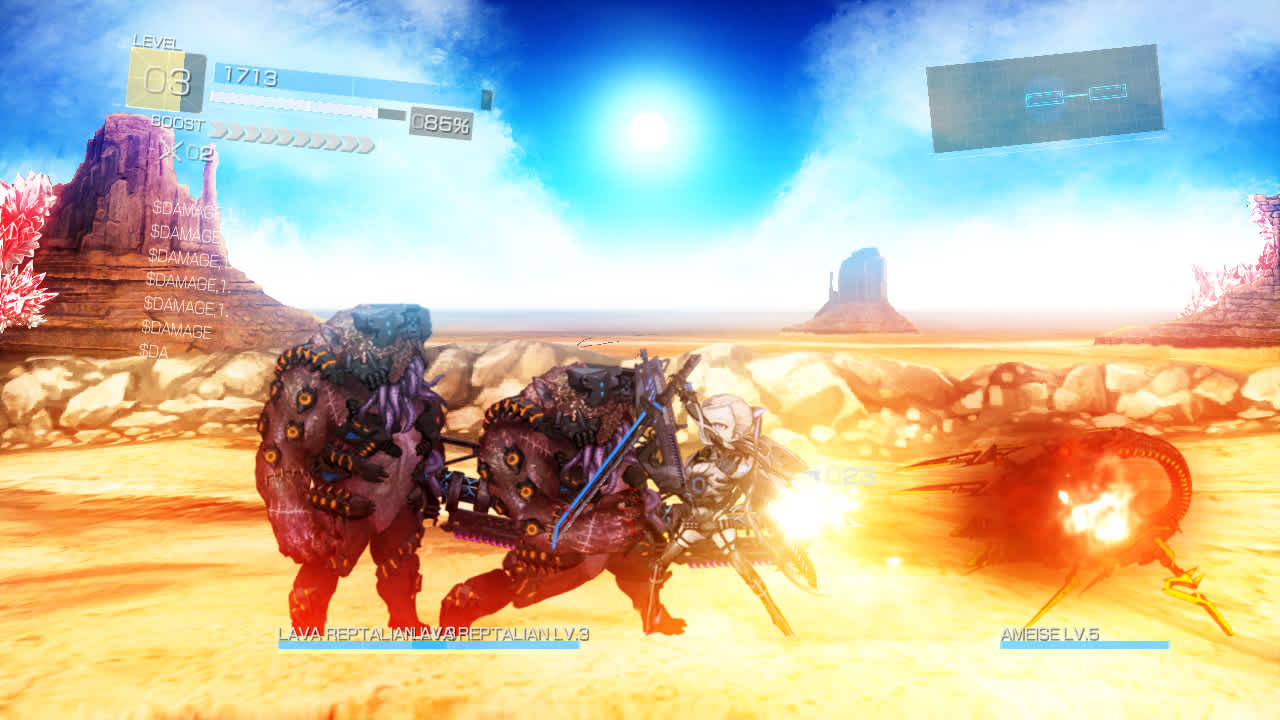Select the BOOST meter label
Viewport: 1280px width, 720px height.
click(x=178, y=124)
